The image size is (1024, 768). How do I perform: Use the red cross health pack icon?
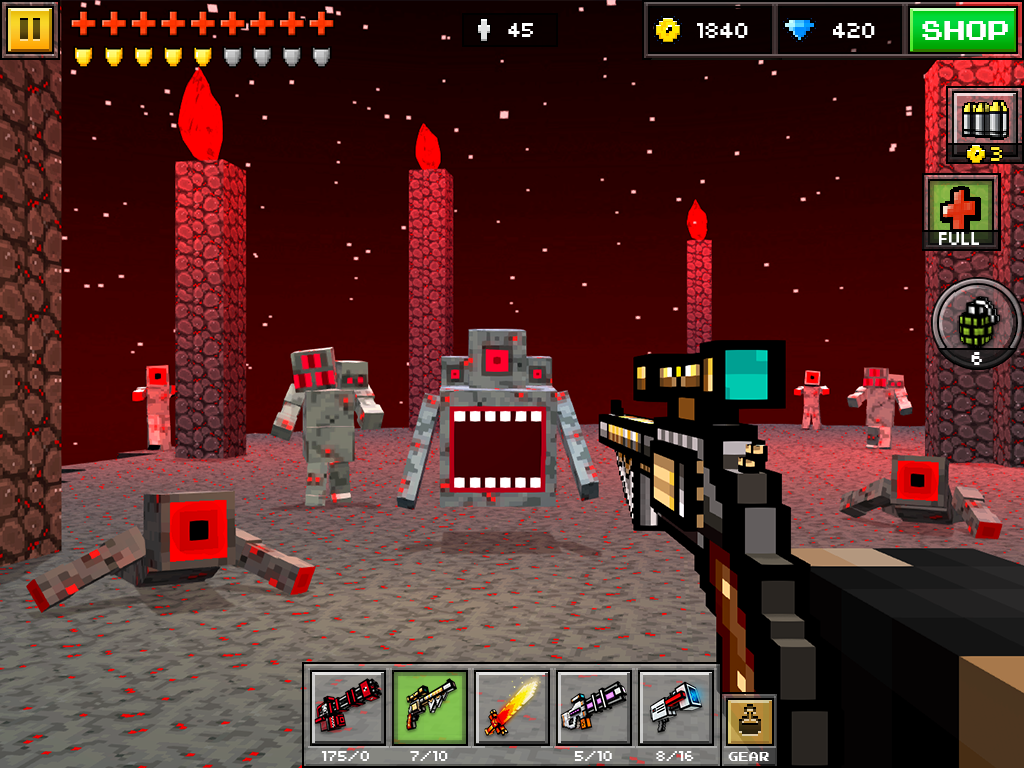click(x=961, y=211)
